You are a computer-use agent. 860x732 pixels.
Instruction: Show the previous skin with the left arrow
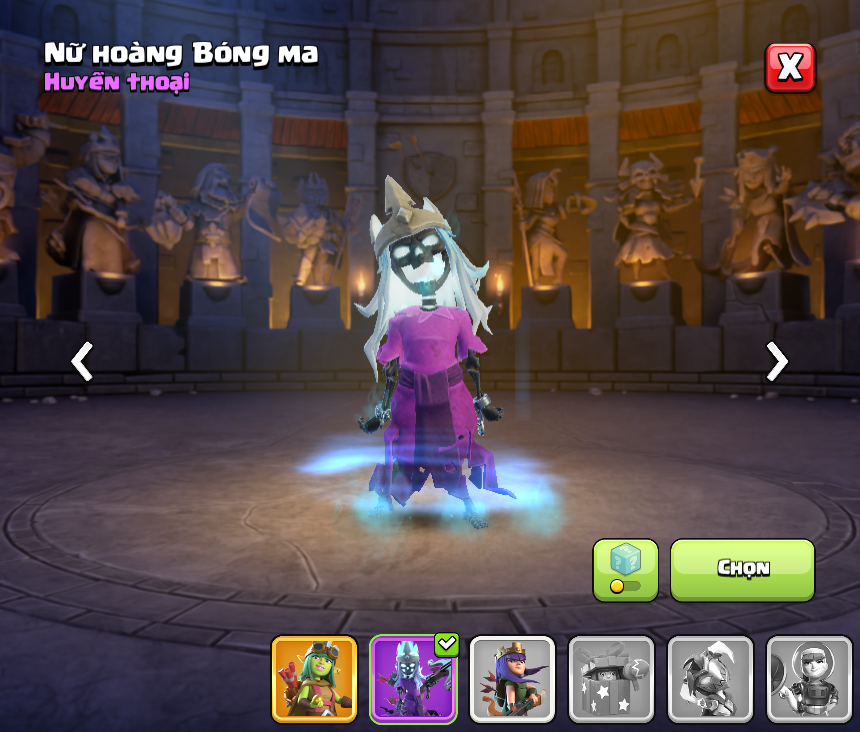82,361
